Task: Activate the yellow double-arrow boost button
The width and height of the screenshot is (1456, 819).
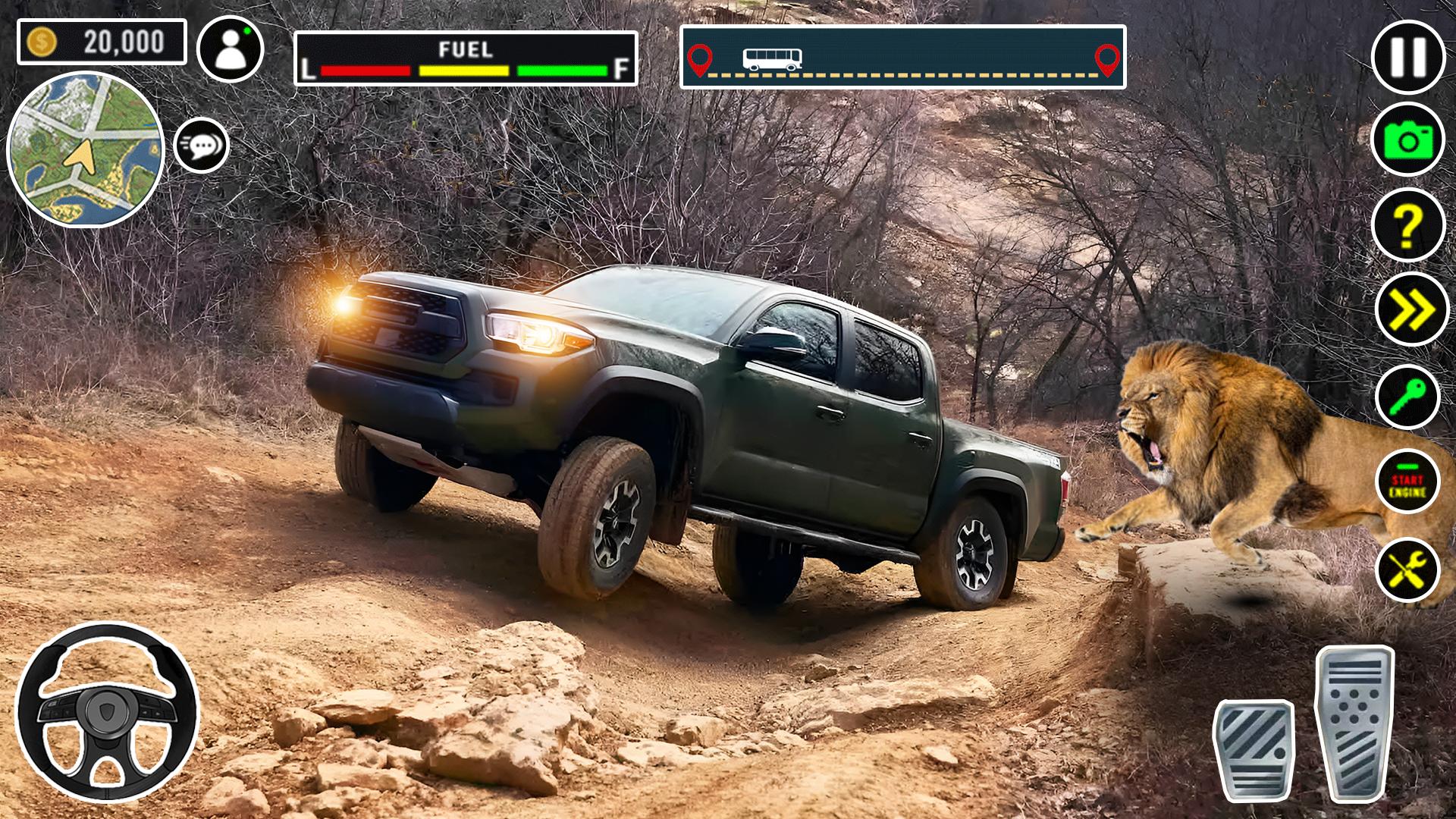Action: tap(1410, 309)
